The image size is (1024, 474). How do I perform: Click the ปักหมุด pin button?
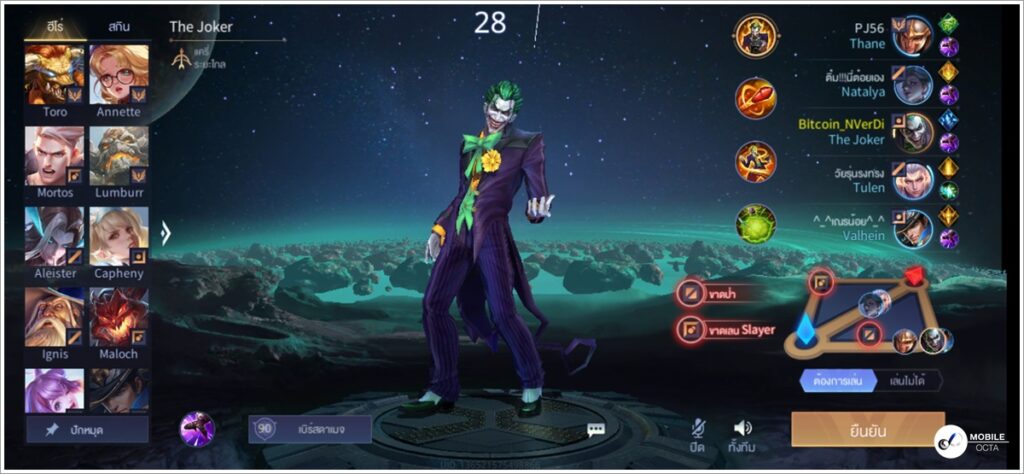pyautogui.click(x=88, y=430)
